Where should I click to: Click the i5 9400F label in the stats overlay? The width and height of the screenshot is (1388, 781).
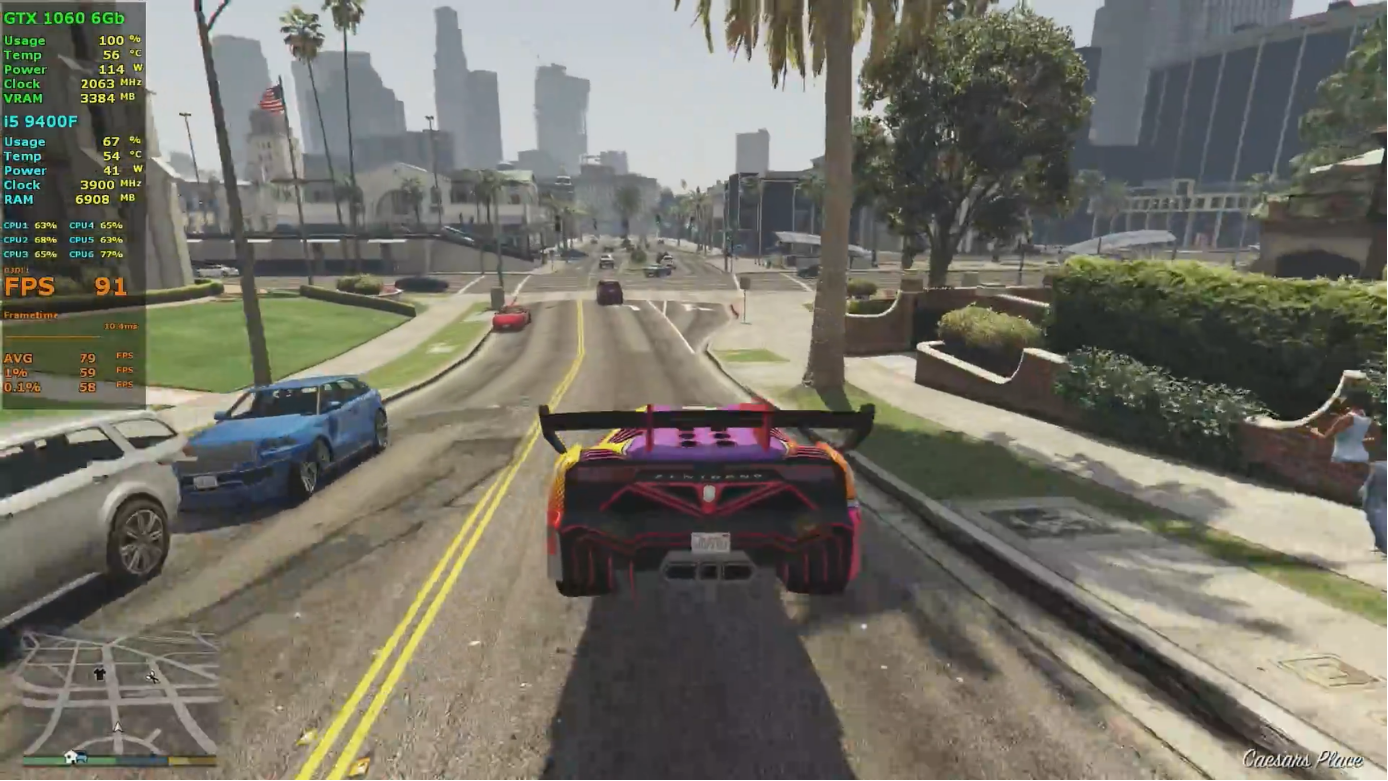pyautogui.click(x=42, y=119)
